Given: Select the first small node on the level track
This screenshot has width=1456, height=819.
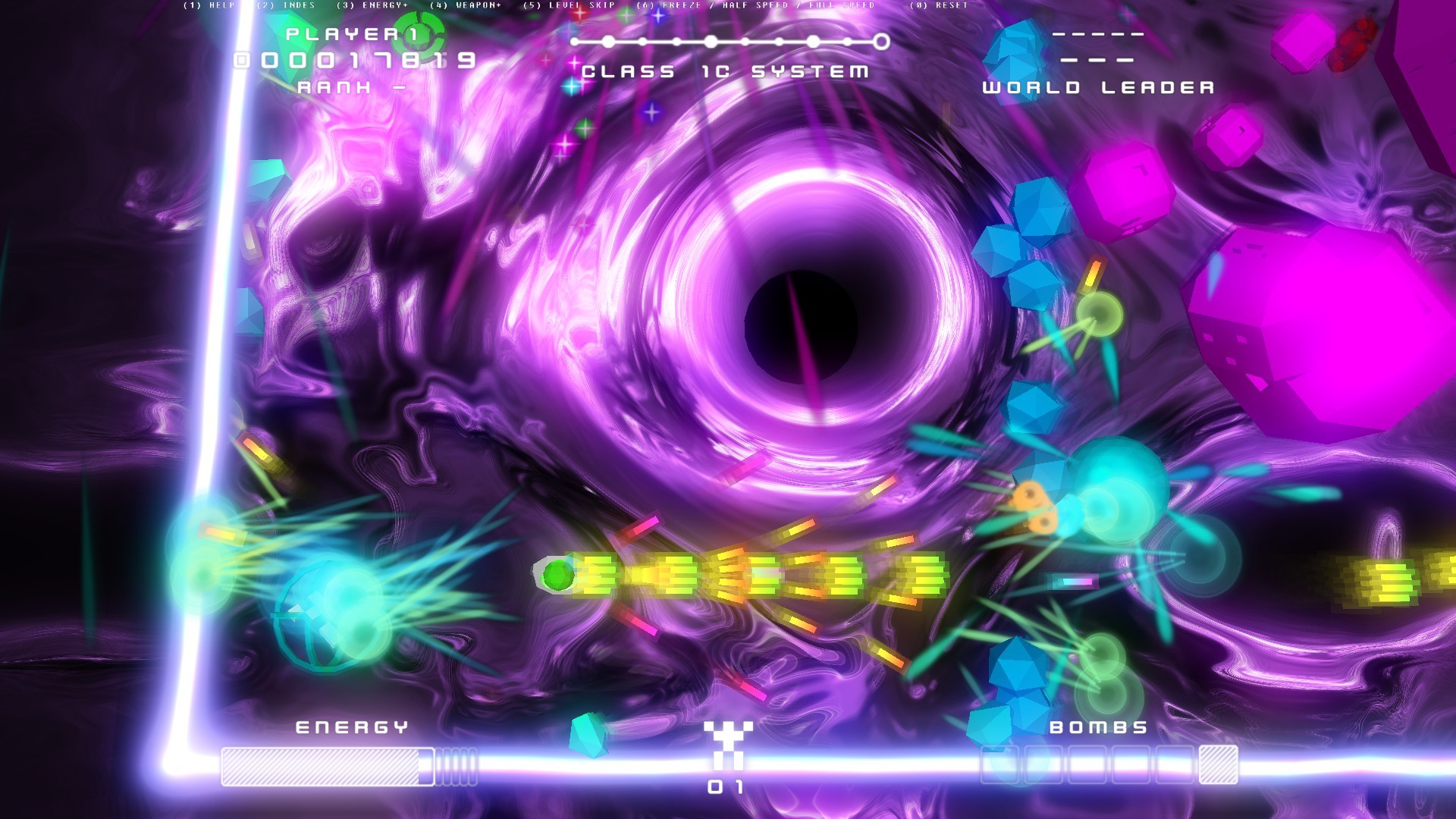Looking at the screenshot, I should coord(574,42).
